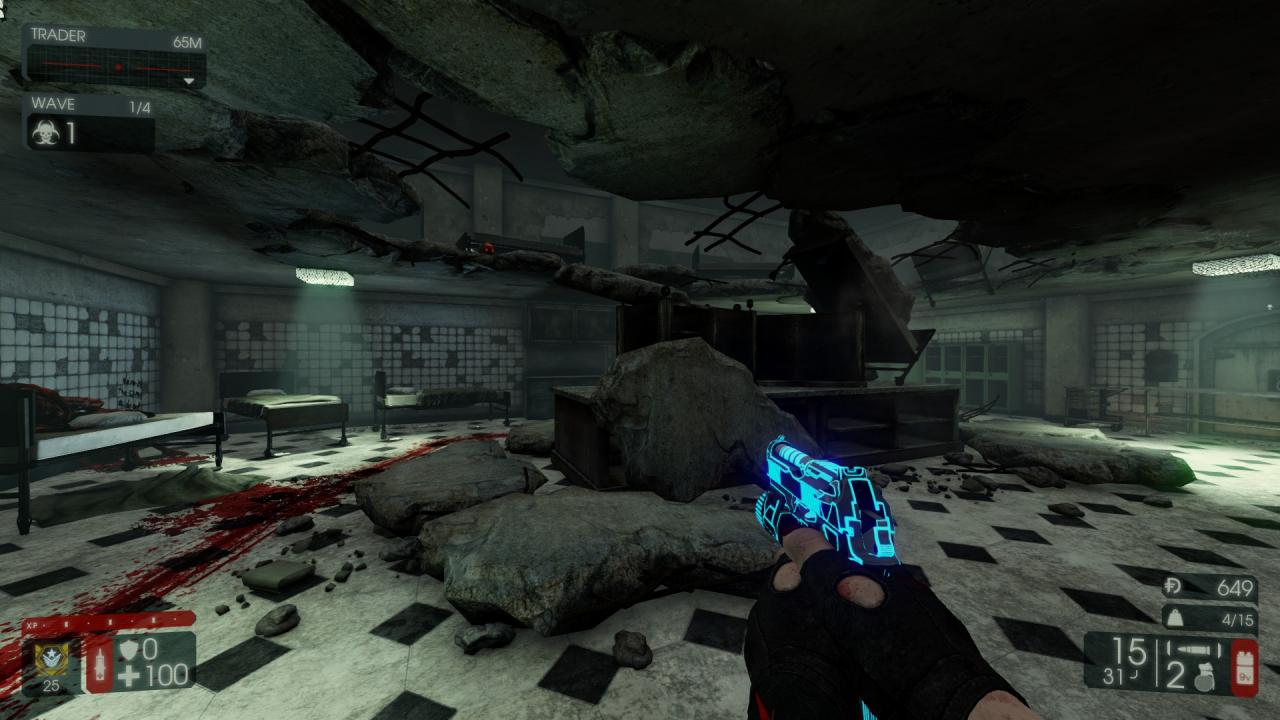Click the perk badge icon
This screenshot has height=720, width=1280.
click(46, 658)
